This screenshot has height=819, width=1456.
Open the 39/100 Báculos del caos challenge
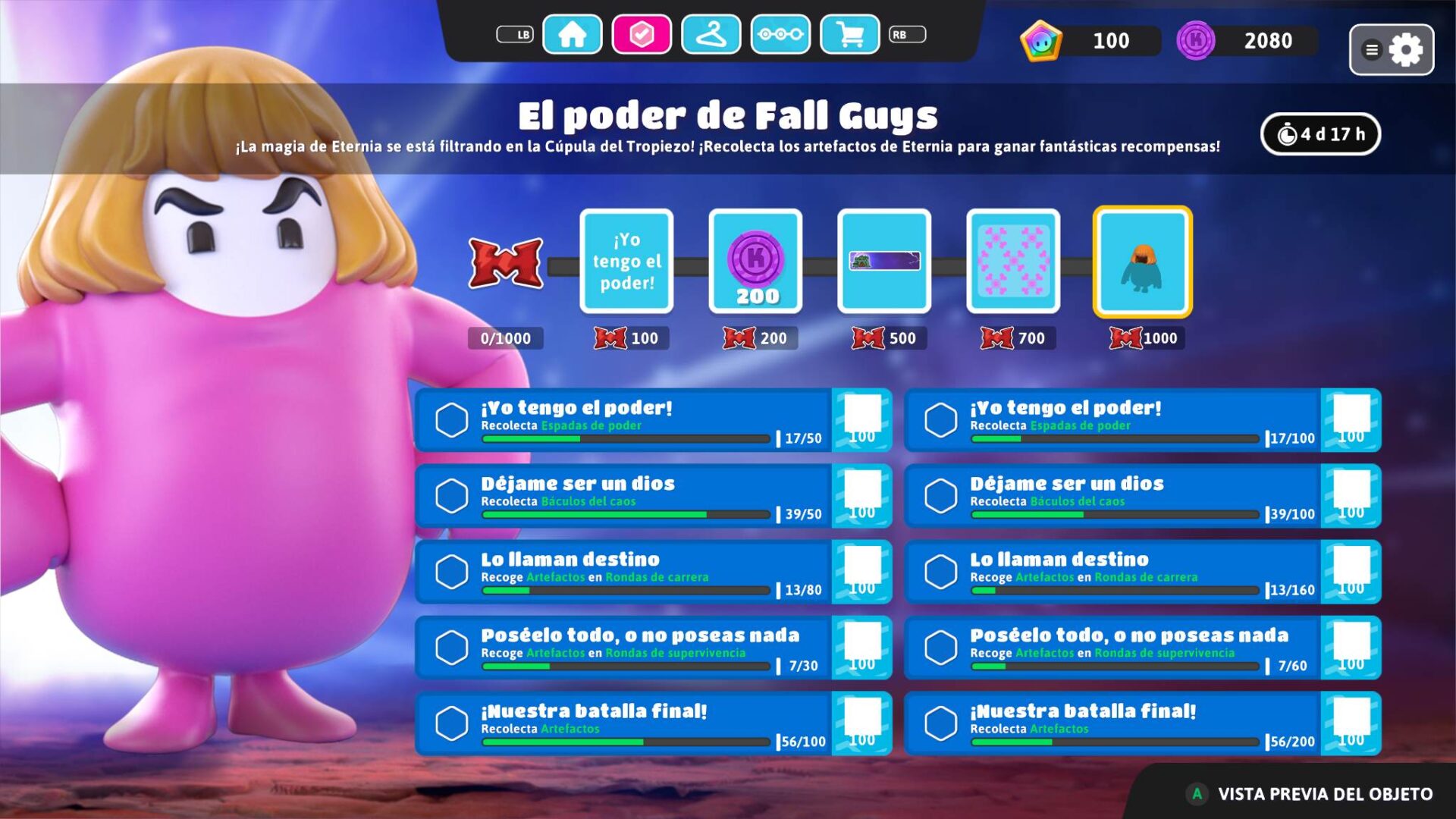pos(1141,496)
